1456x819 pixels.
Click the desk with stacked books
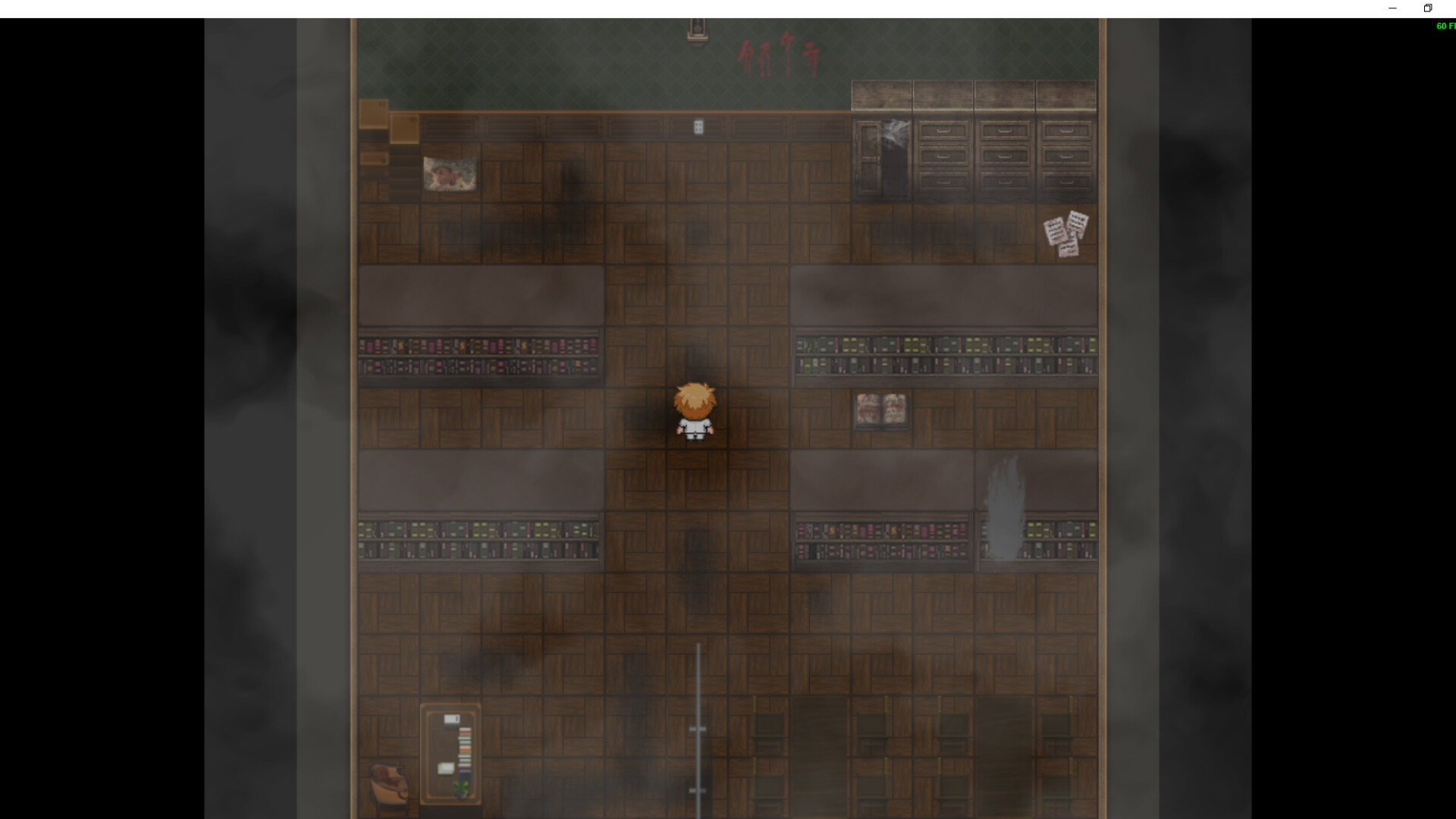pyautogui.click(x=452, y=751)
